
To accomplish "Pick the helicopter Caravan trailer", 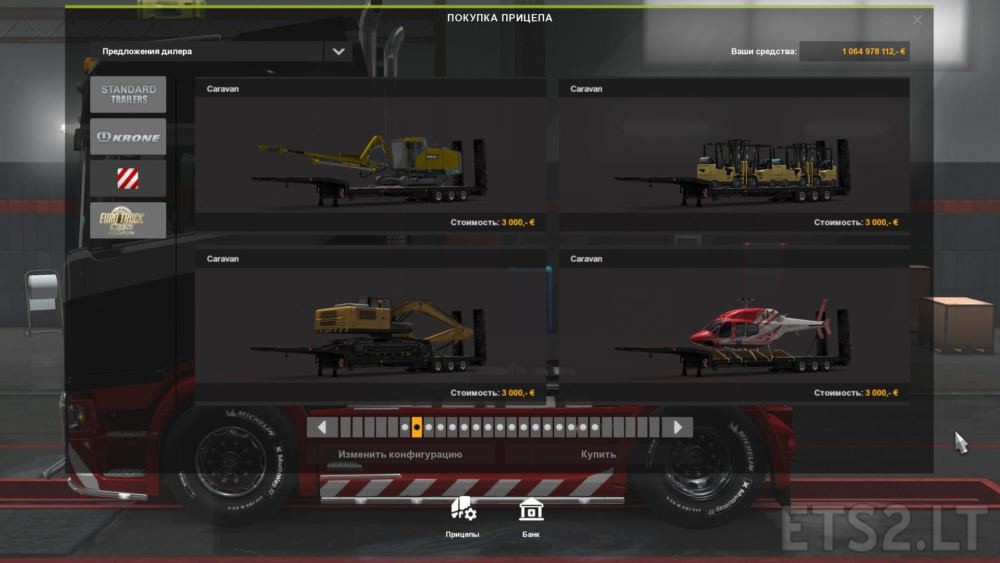I will click(734, 326).
